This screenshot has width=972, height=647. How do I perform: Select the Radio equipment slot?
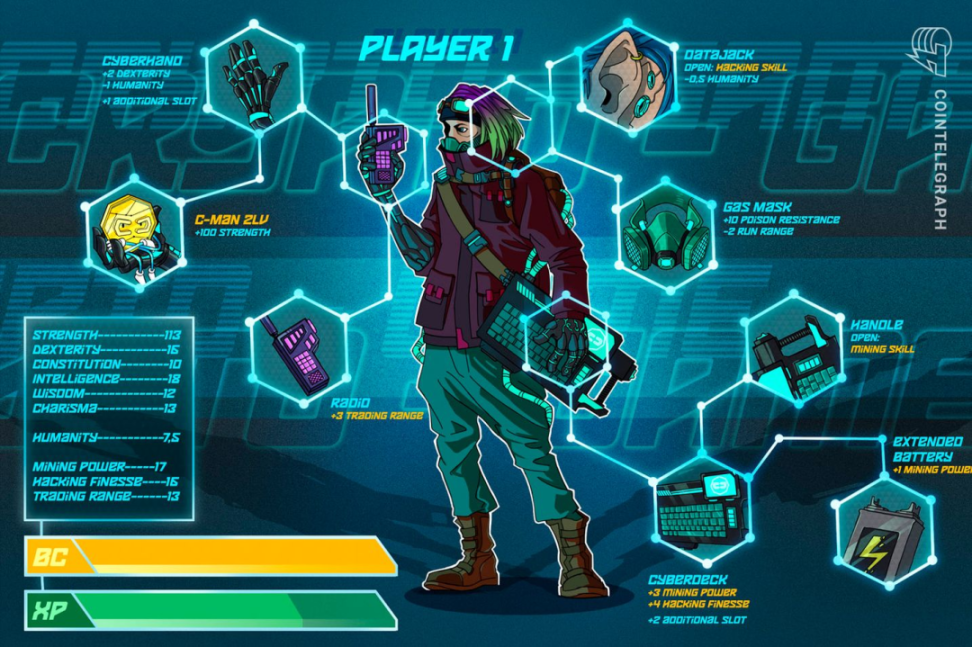(x=296, y=348)
